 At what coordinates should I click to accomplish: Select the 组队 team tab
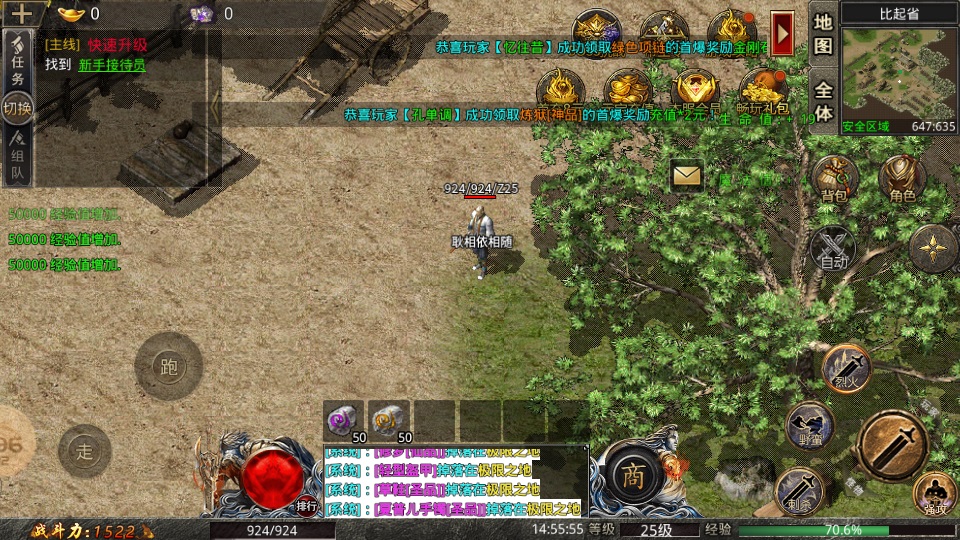pos(17,163)
